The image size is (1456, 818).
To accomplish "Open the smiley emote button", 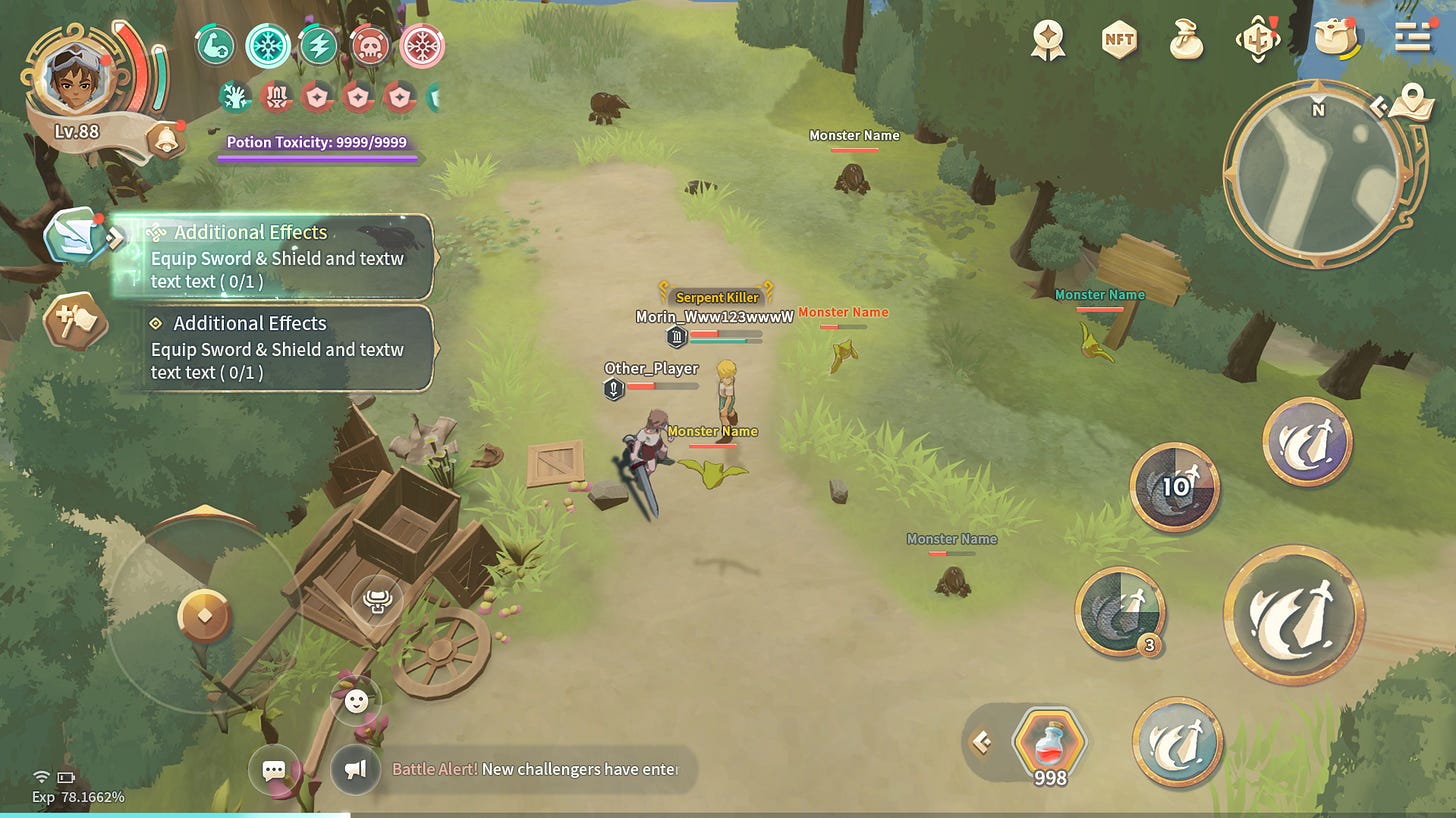I will (x=356, y=701).
